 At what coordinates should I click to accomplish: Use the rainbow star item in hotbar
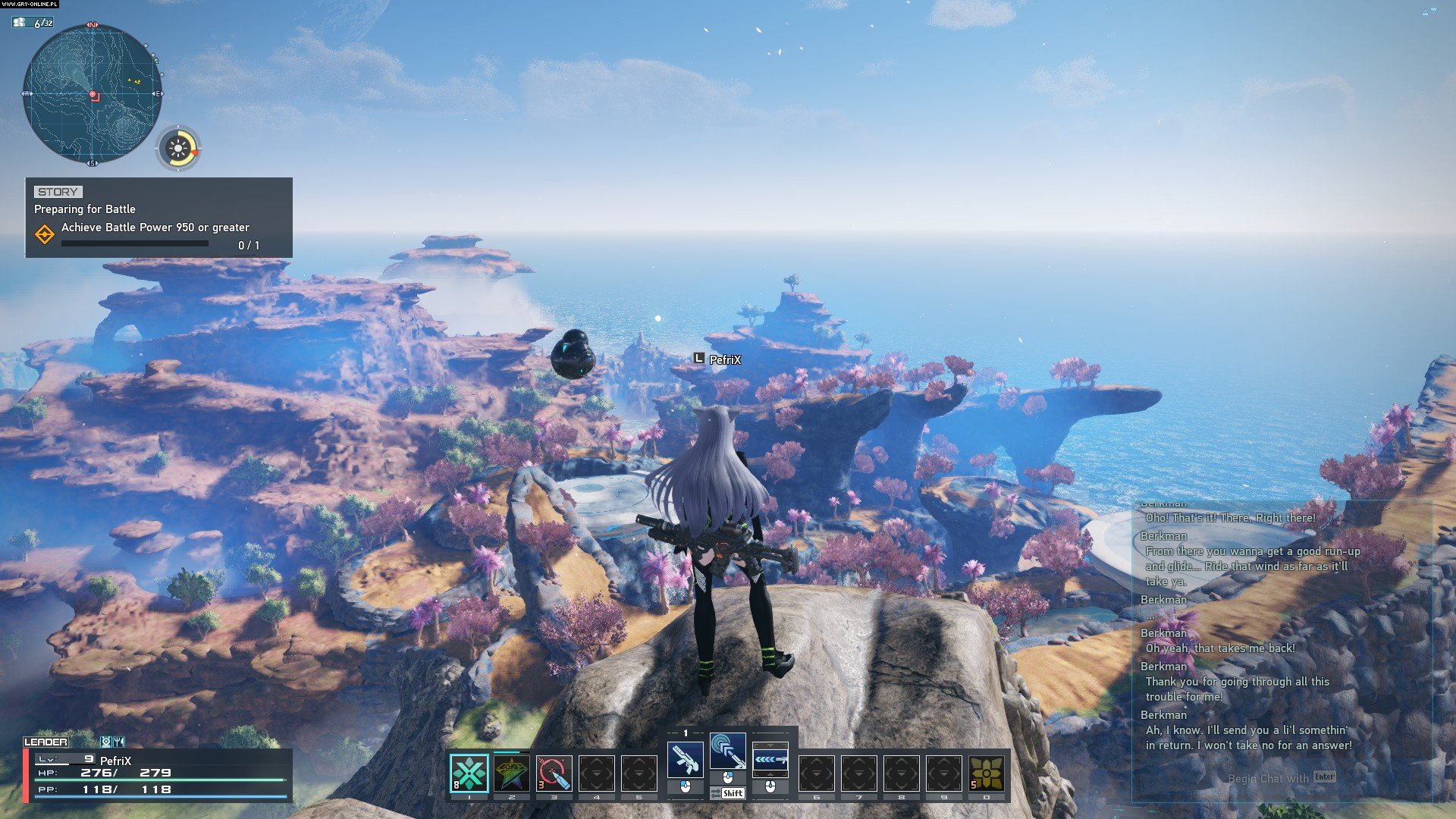pos(512,773)
